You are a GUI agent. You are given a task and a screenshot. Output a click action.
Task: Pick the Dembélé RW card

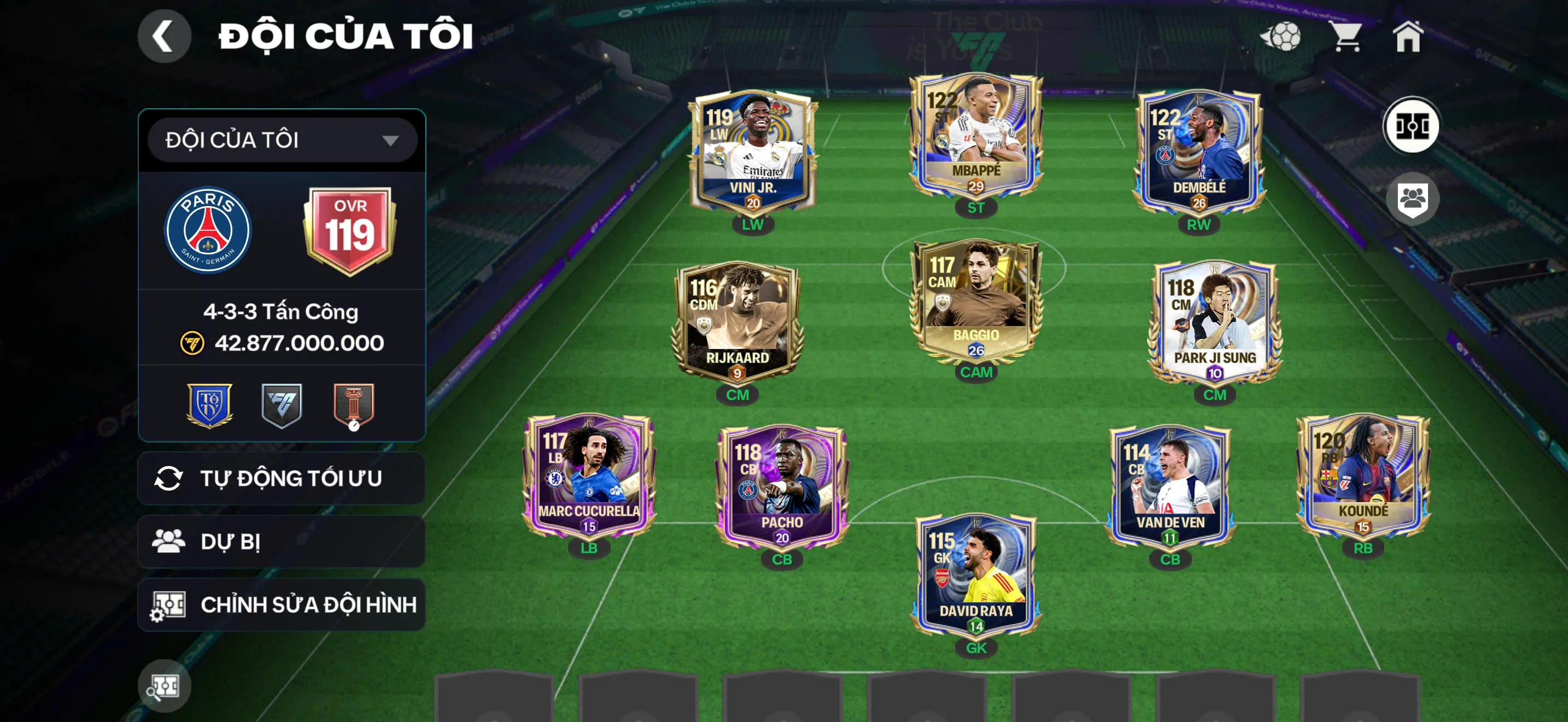1198,152
